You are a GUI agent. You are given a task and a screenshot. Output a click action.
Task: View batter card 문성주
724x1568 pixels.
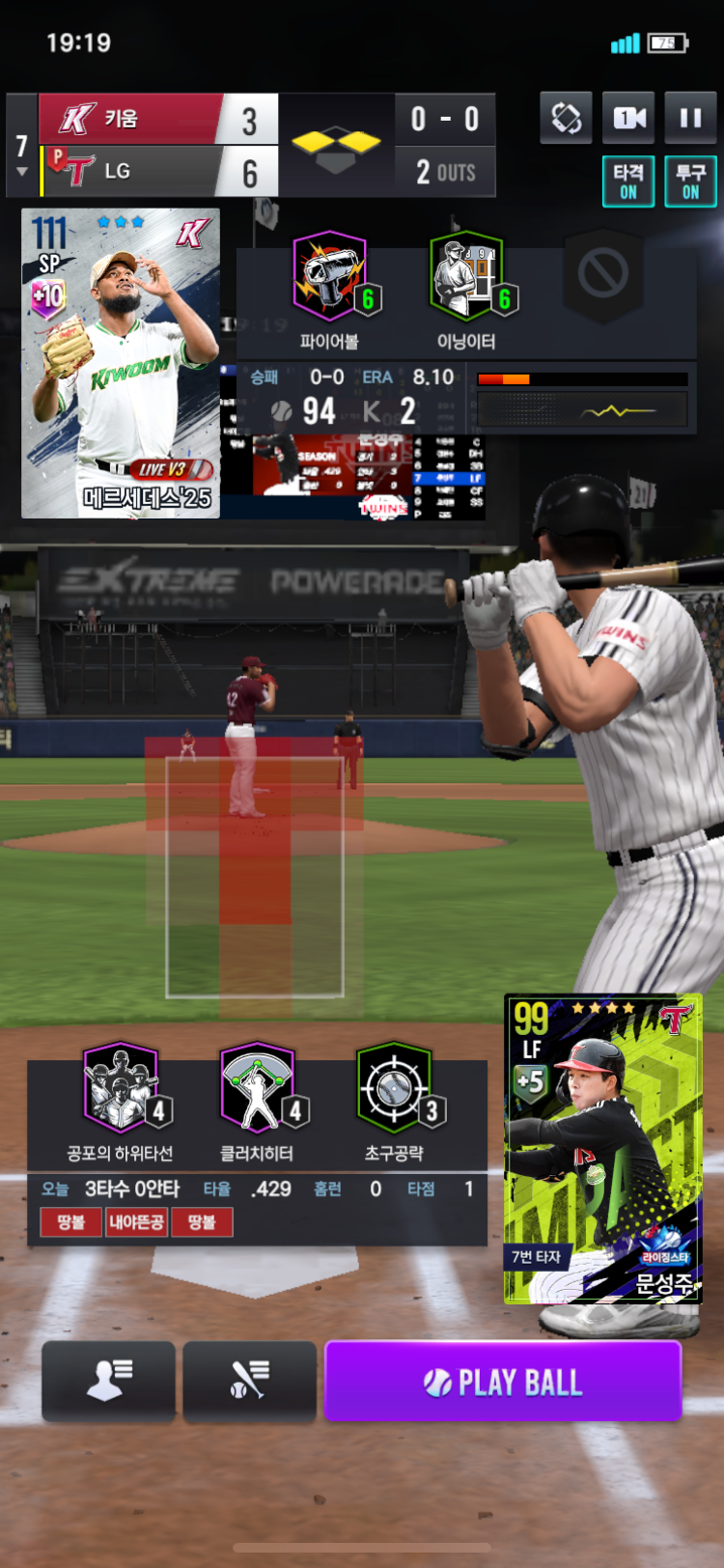point(602,1149)
